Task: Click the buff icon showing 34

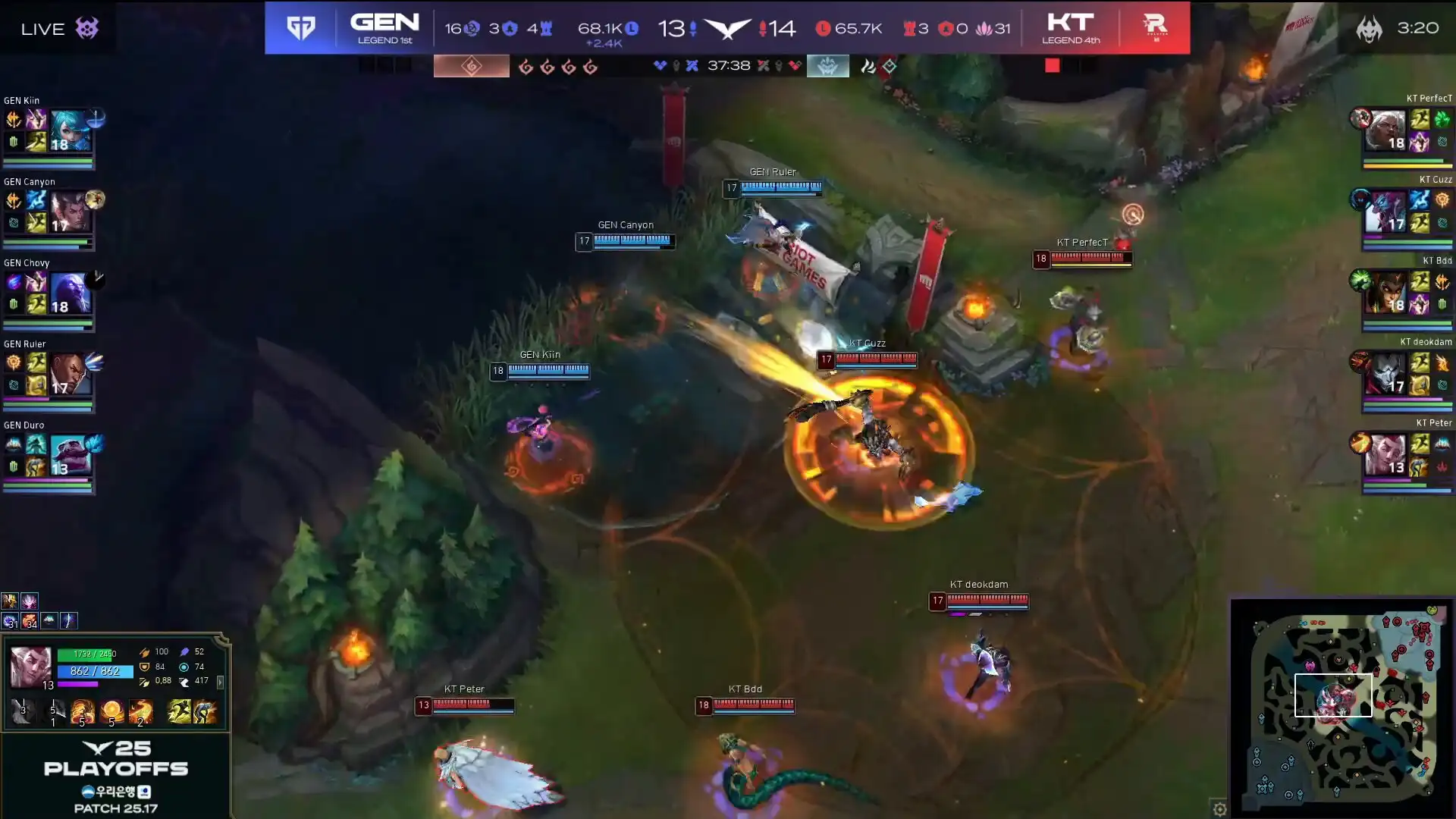Action: point(30,621)
